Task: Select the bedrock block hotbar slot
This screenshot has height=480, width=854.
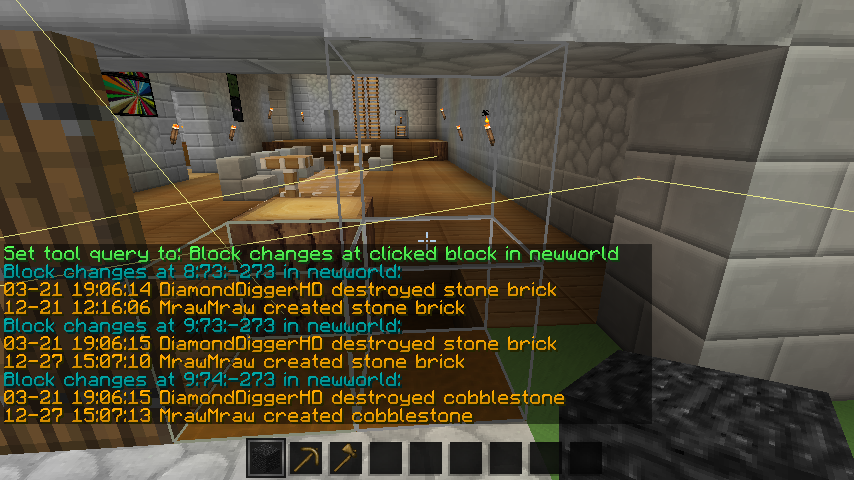Action: click(266, 459)
